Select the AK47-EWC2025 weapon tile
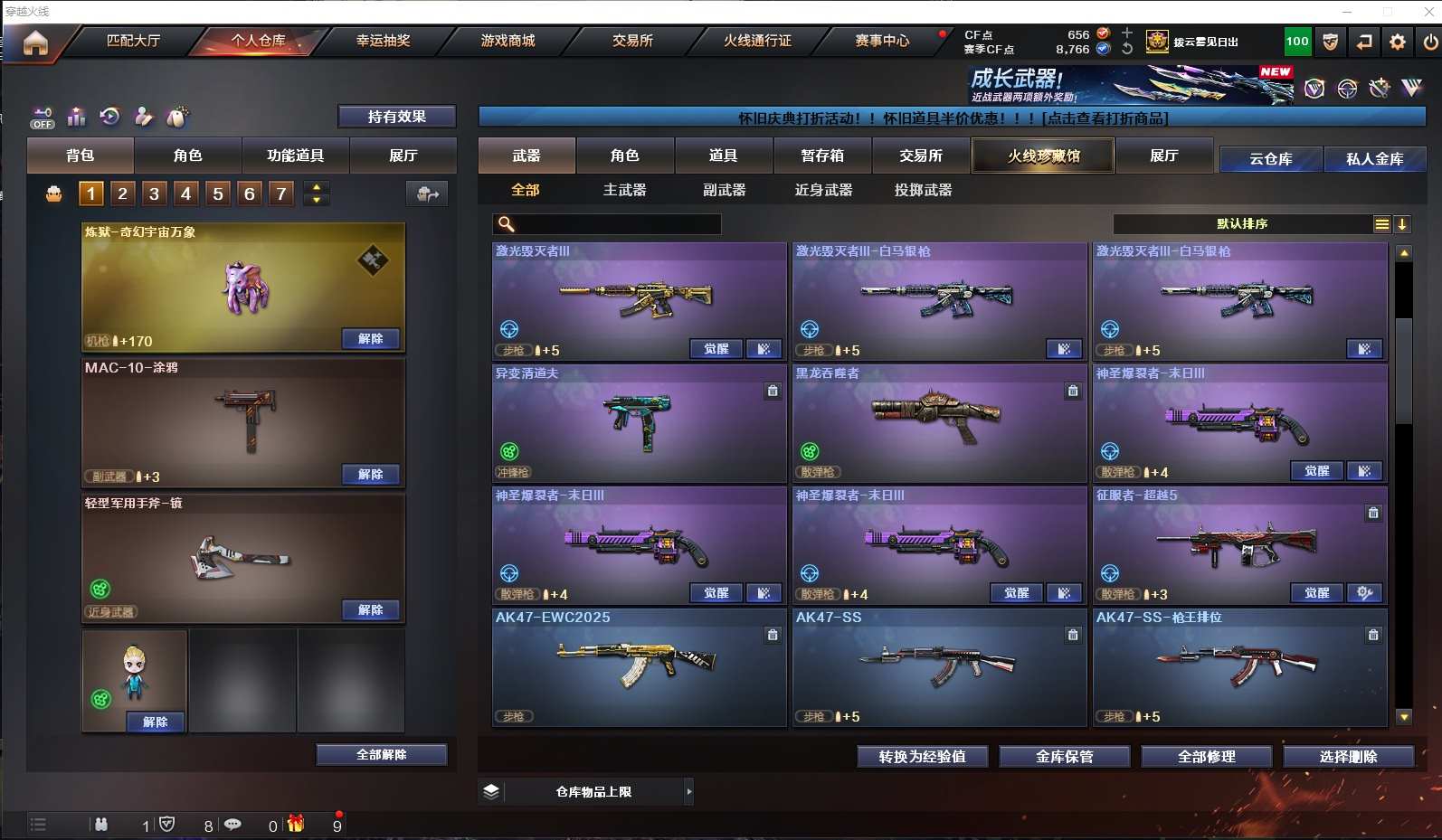Screen dimensions: 1442x840 (x=638, y=667)
